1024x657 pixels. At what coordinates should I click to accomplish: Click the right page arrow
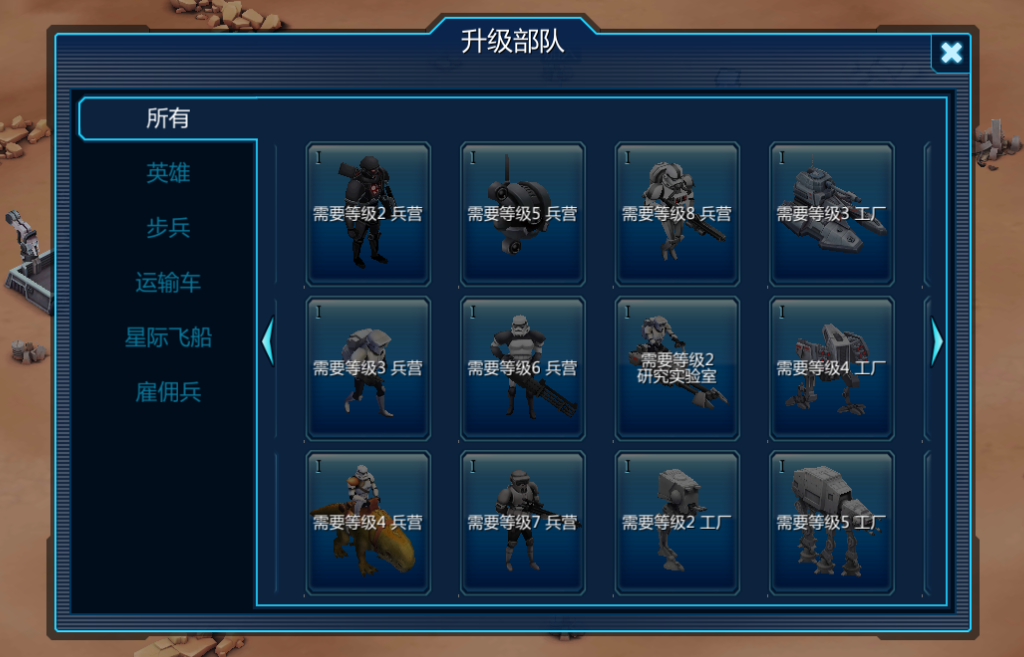[x=936, y=342]
